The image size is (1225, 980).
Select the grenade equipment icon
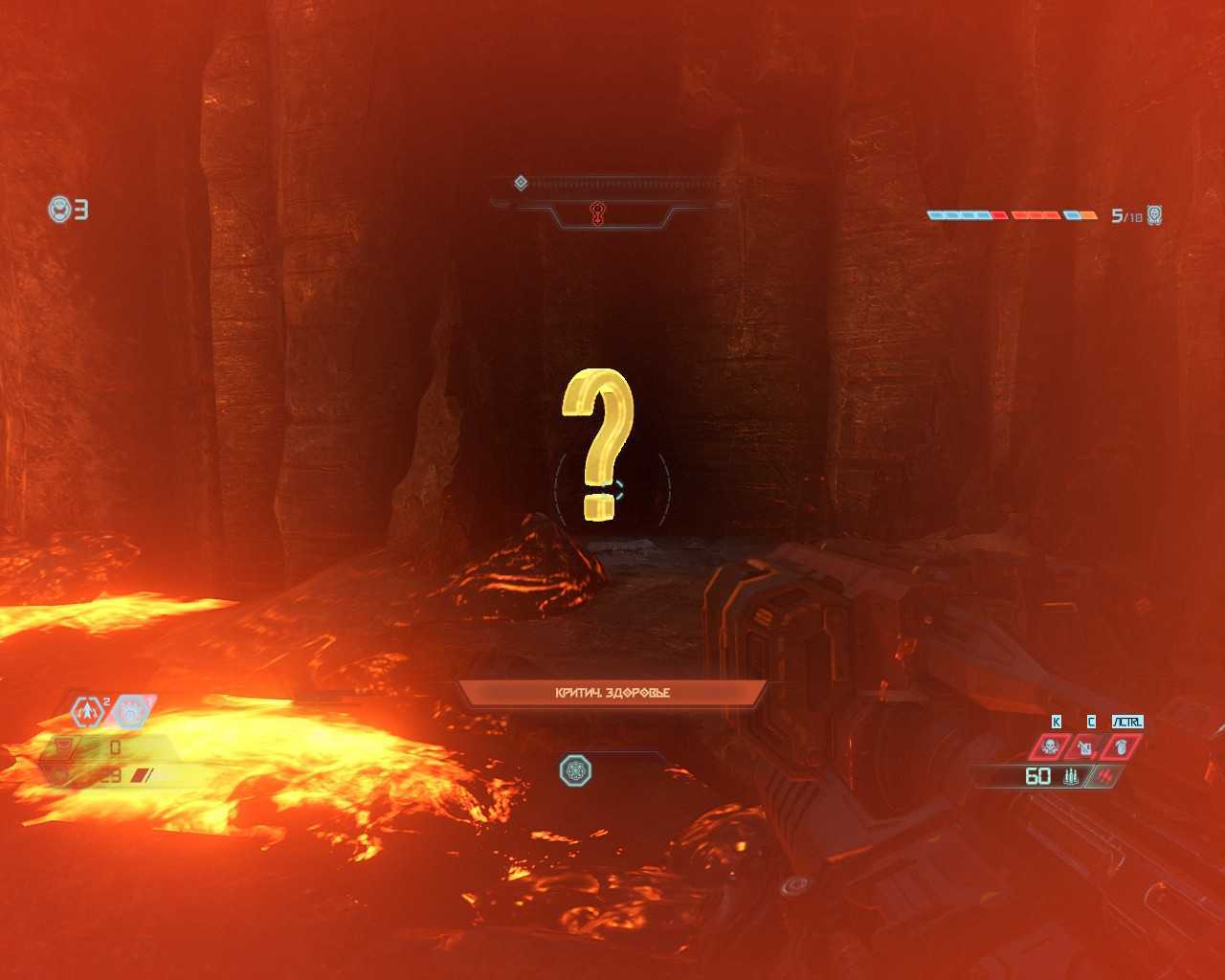1120,746
